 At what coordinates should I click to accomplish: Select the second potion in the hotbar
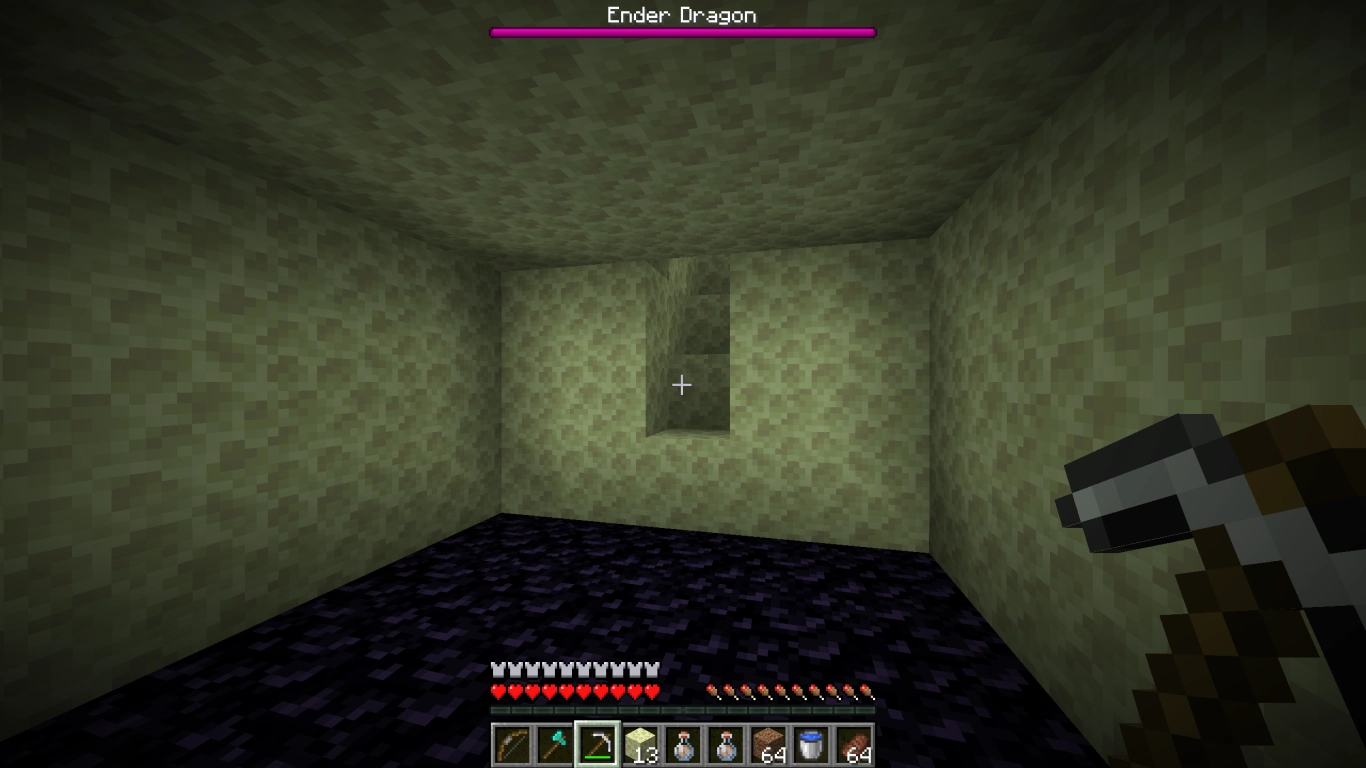pos(725,742)
